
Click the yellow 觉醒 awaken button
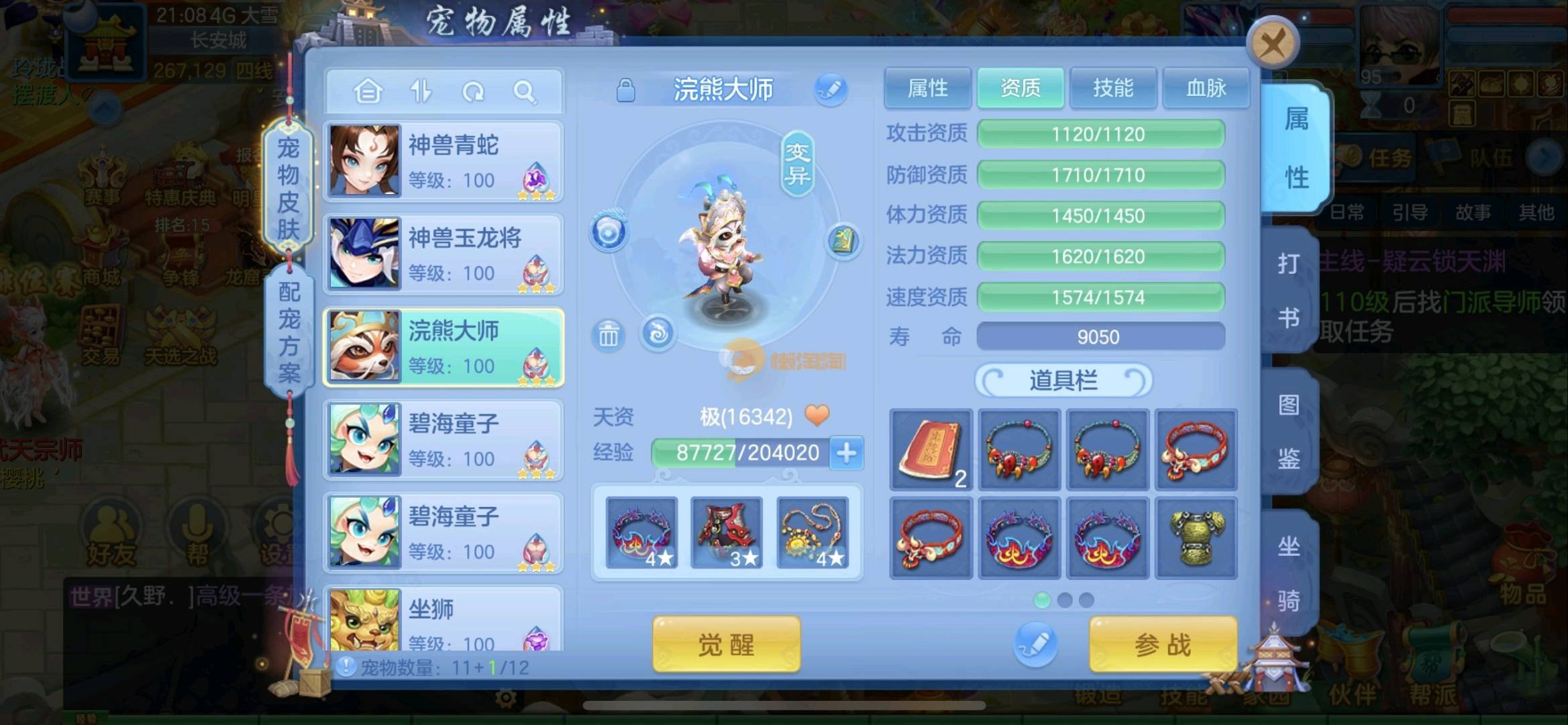point(726,645)
